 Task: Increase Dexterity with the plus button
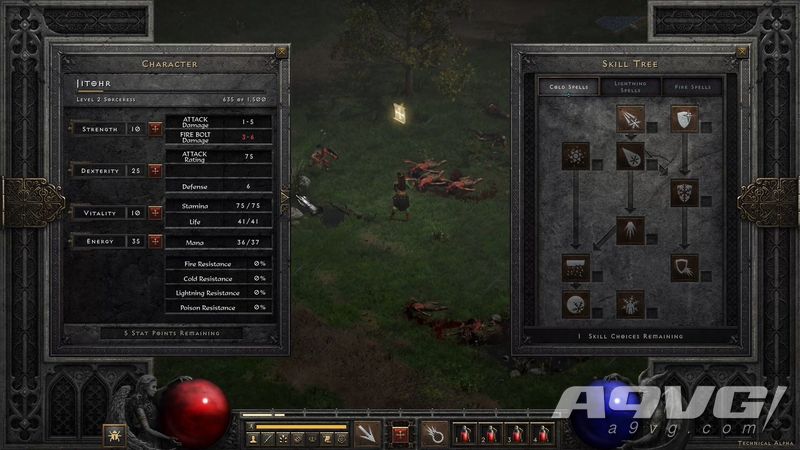(155, 171)
